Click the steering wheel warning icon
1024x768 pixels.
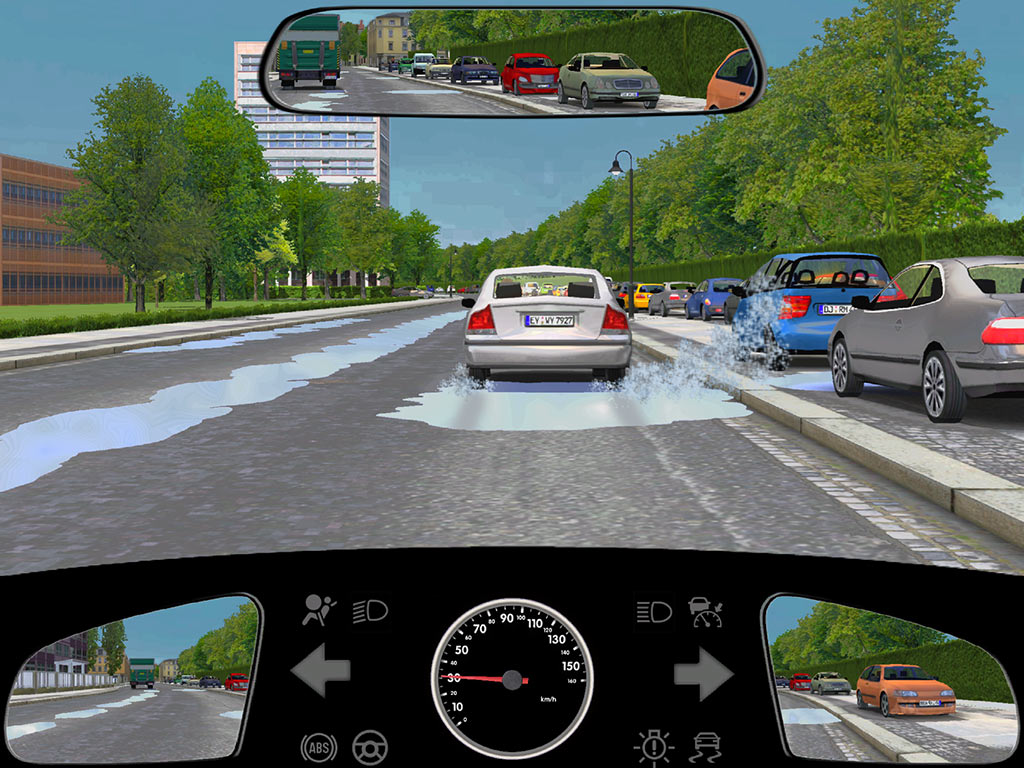pyautogui.click(x=370, y=746)
